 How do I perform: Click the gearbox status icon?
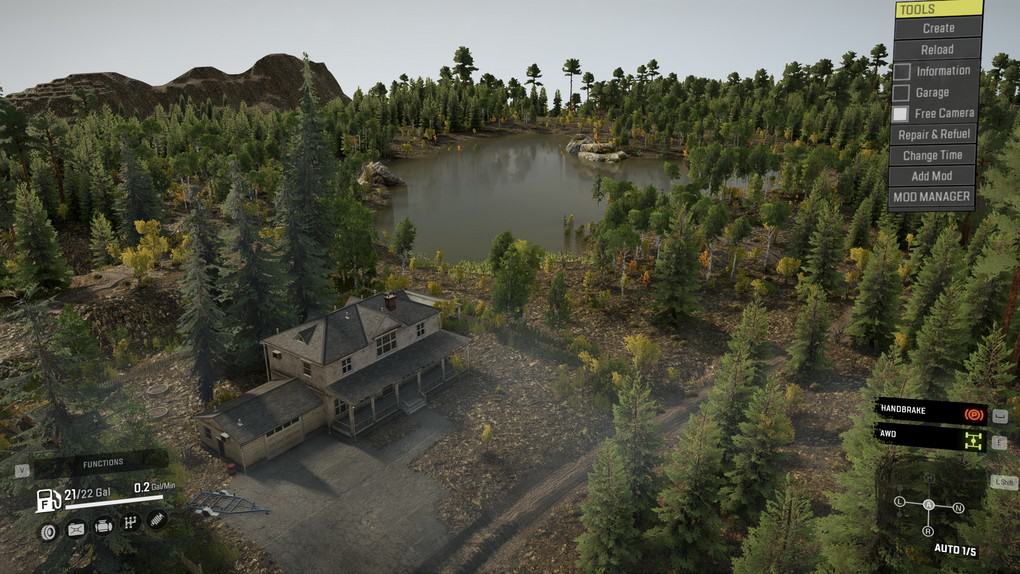pyautogui.click(x=130, y=522)
